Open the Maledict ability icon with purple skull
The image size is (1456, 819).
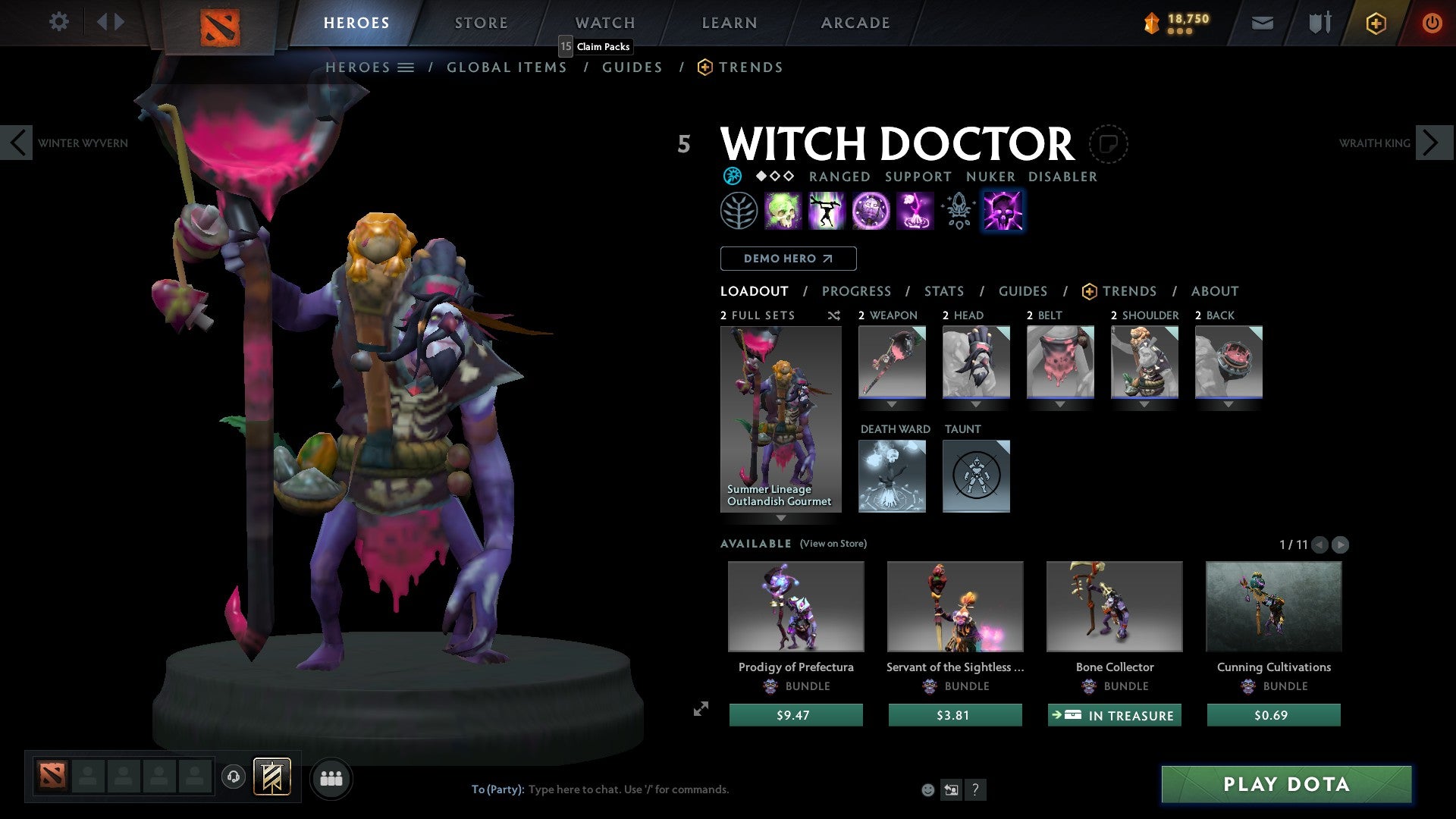1003,211
